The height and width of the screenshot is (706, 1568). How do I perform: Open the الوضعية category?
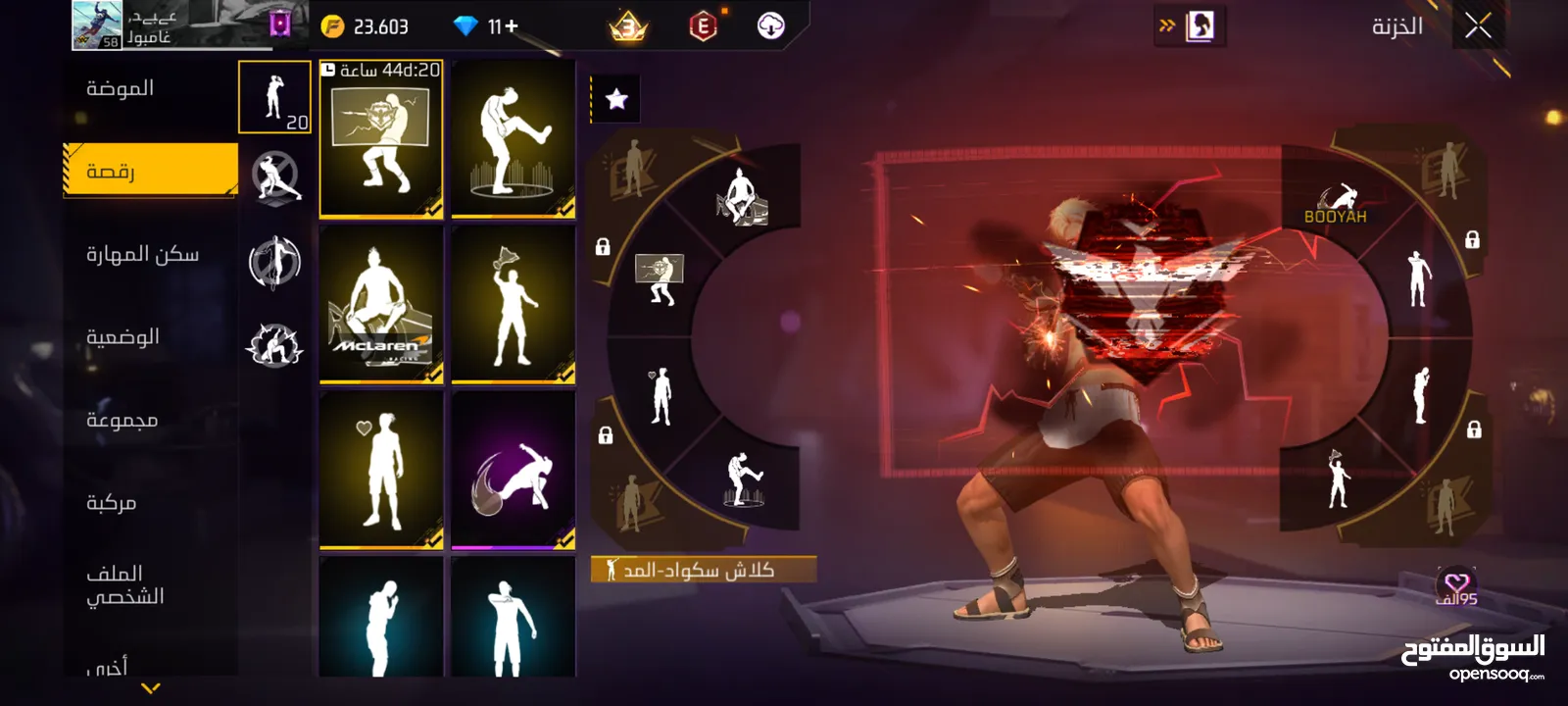point(122,336)
